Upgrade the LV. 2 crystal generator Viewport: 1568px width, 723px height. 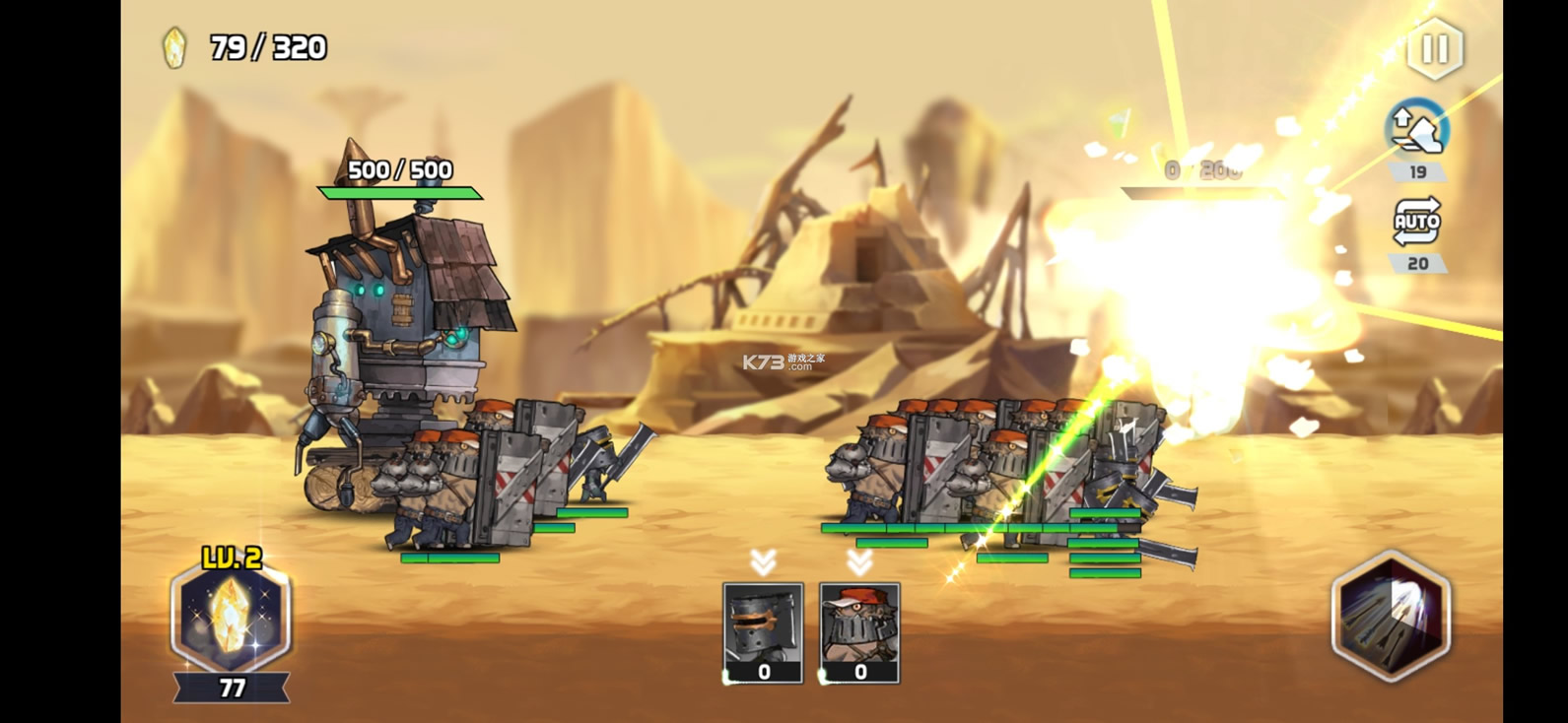(x=231, y=616)
